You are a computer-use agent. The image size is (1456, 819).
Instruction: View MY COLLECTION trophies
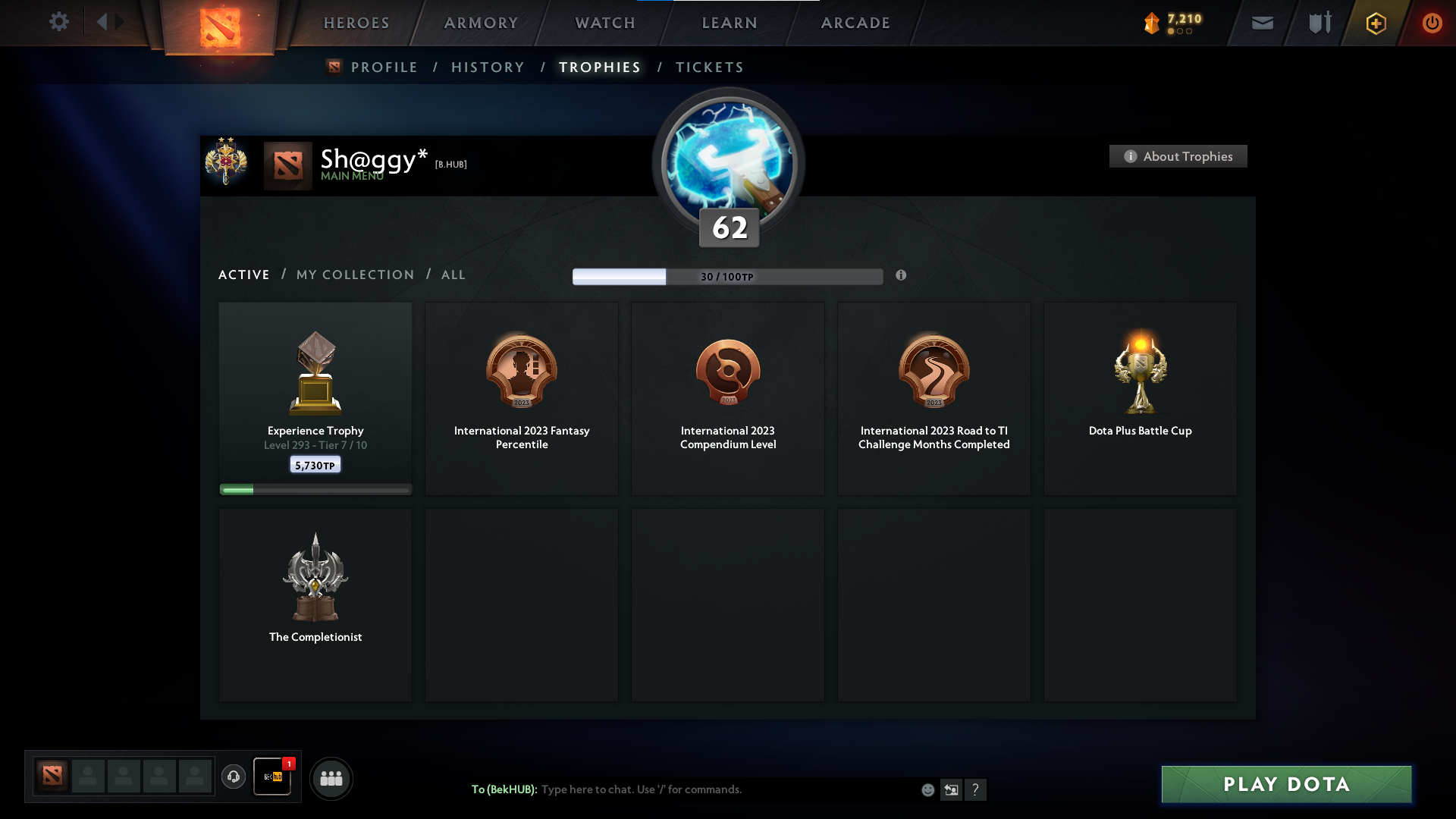(354, 275)
